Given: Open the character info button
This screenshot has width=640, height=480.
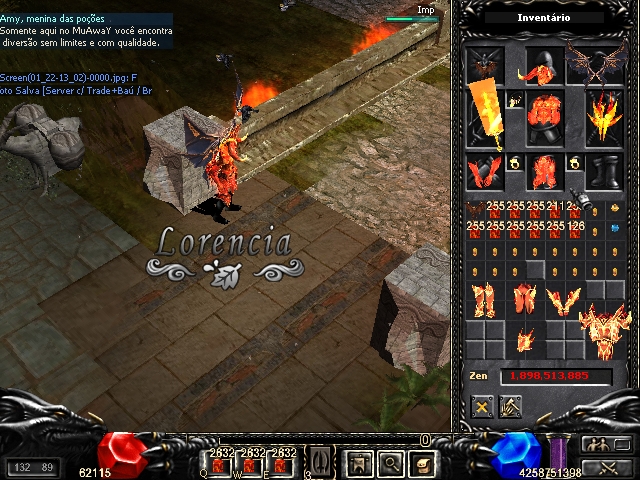Looking at the screenshot, I should point(358,463).
